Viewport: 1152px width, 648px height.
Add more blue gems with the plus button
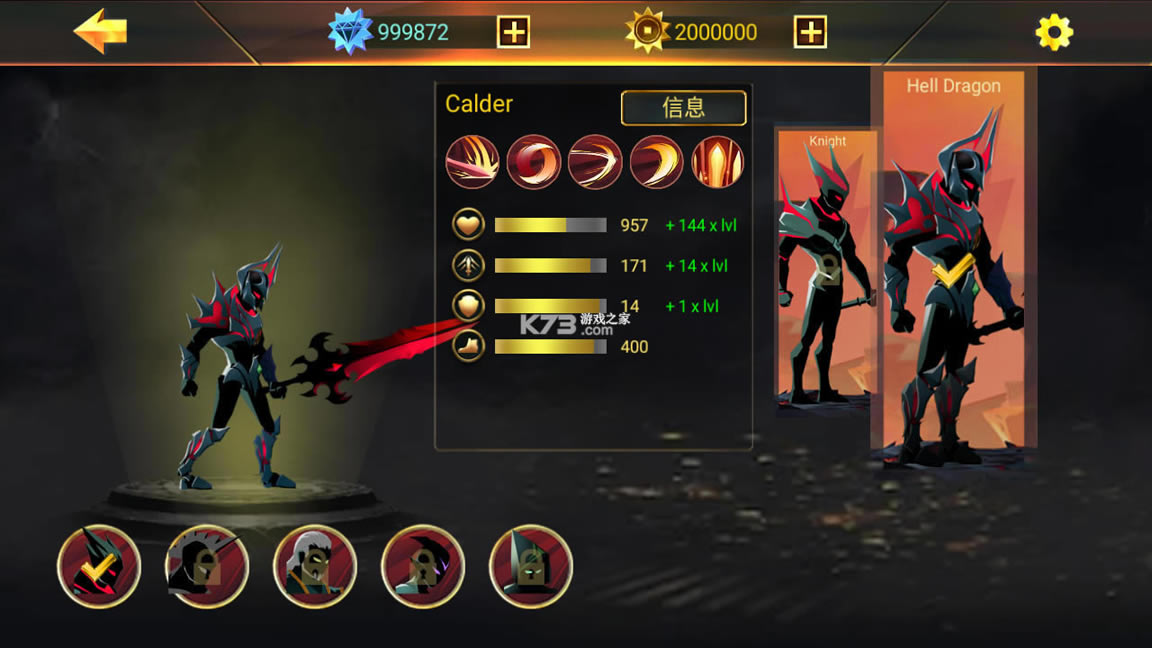pos(513,32)
